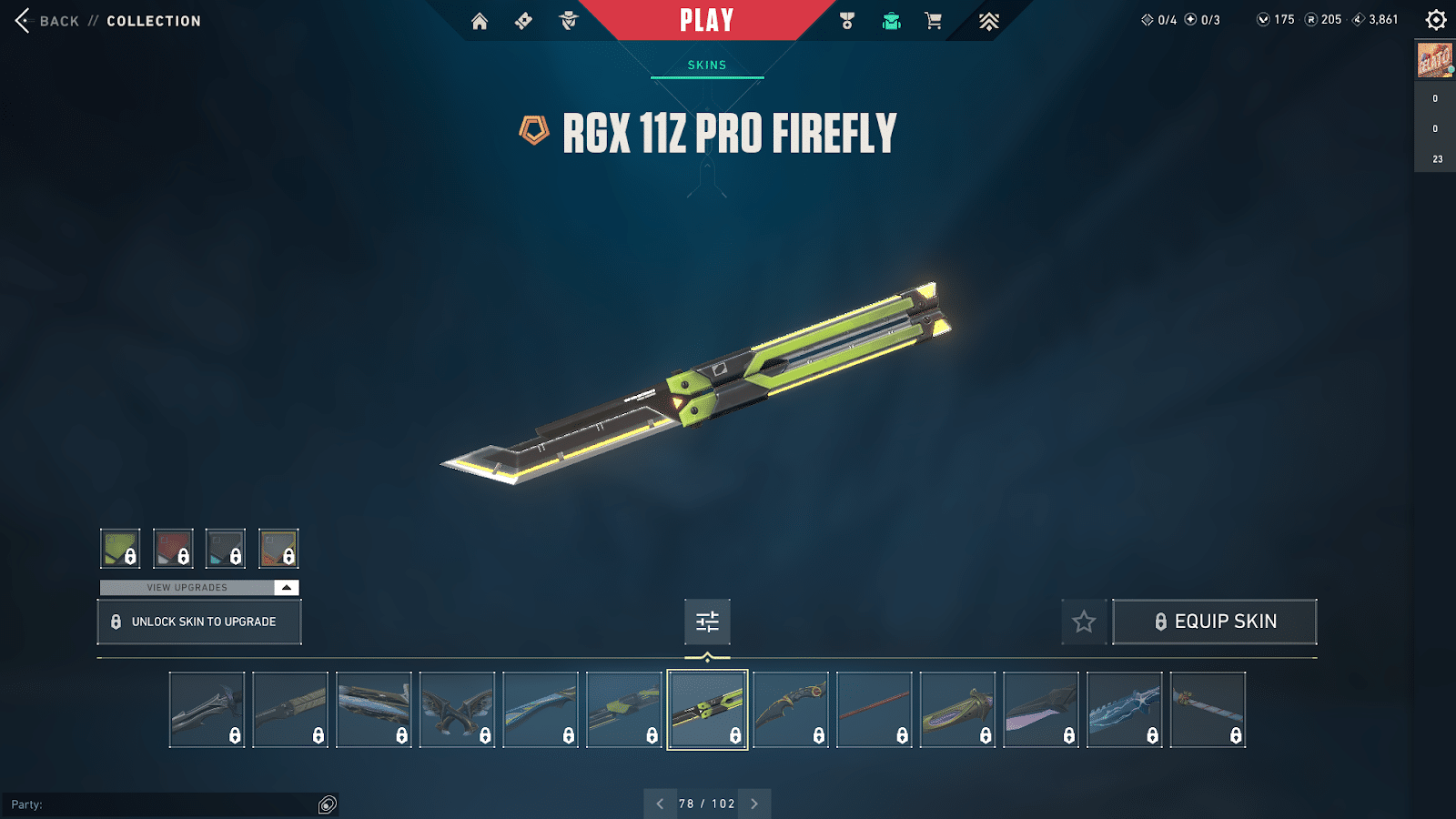Viewport: 1456px width, 819px height.
Task: Go to the next skins page
Action: pos(753,804)
